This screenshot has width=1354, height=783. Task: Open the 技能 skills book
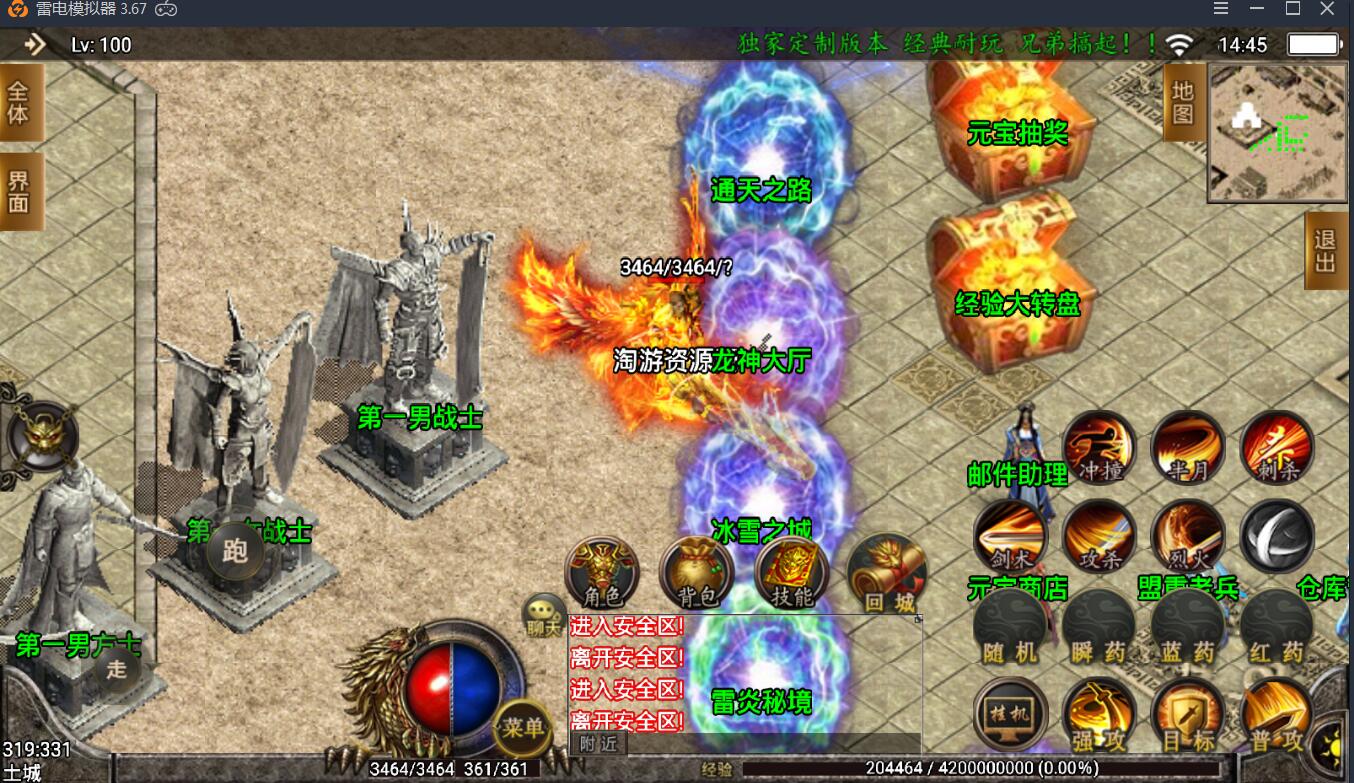tap(792, 572)
